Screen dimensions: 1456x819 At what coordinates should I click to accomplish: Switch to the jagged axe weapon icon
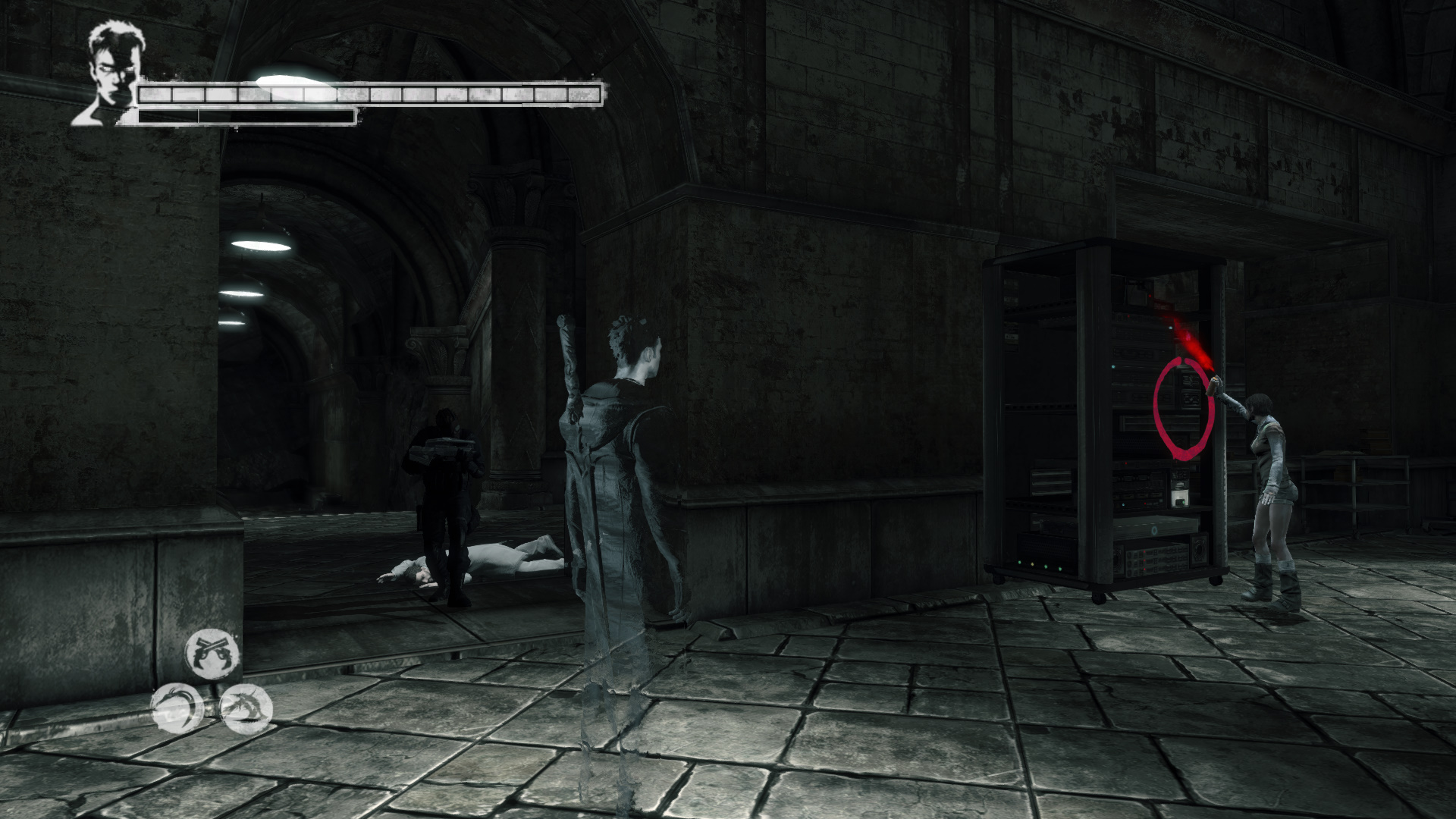246,710
